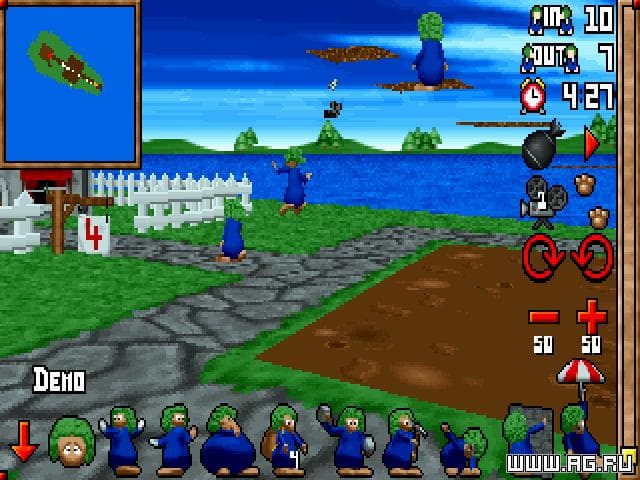This screenshot has width=640, height=480.
Task: Decrease release rate with the red minus
Action: pos(544,318)
